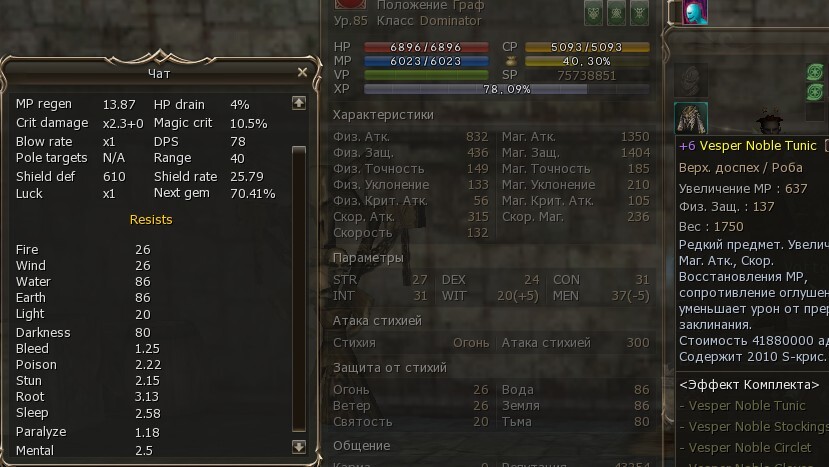Click the rightmost green emblem card icon
Image resolution: width=829 pixels, height=467 pixels.
point(640,12)
